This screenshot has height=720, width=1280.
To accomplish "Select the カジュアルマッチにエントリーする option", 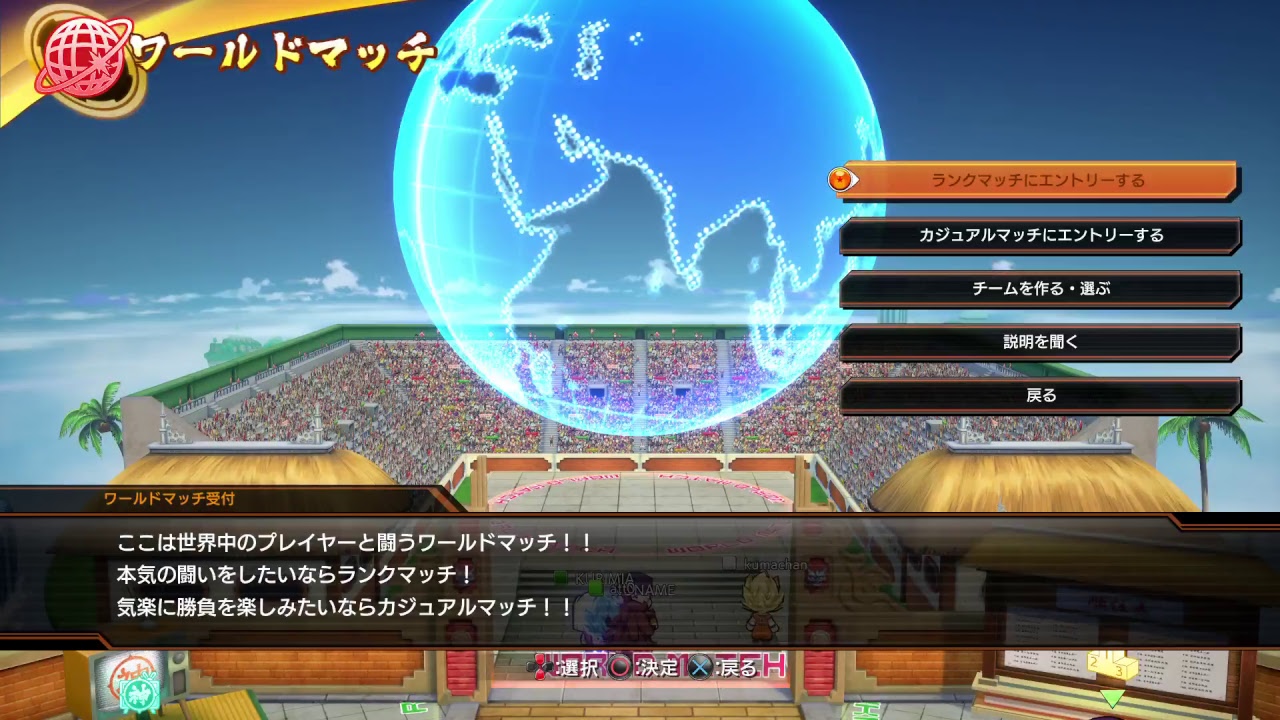I will coord(1040,235).
